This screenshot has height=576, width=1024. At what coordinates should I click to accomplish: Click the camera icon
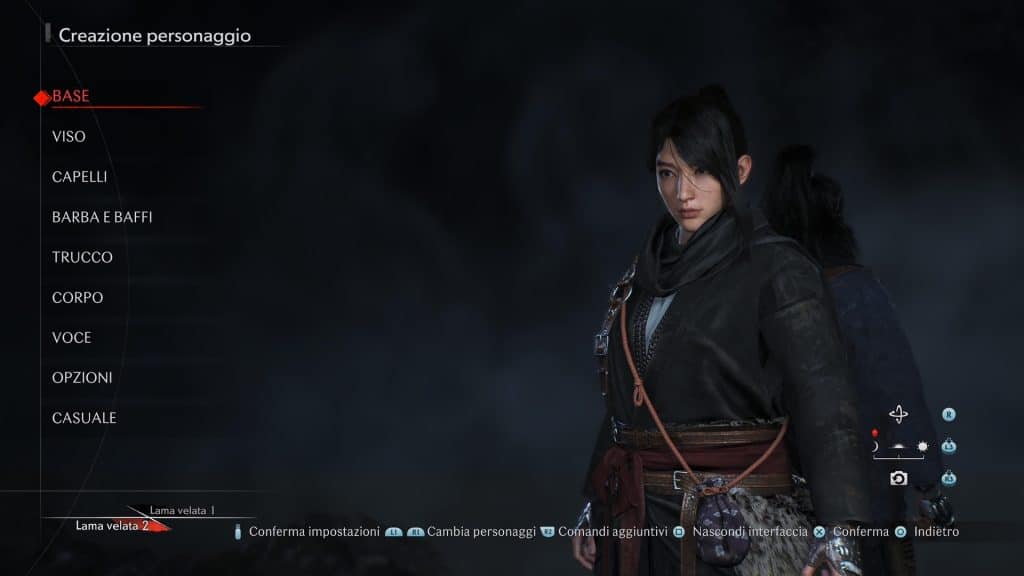click(x=898, y=478)
